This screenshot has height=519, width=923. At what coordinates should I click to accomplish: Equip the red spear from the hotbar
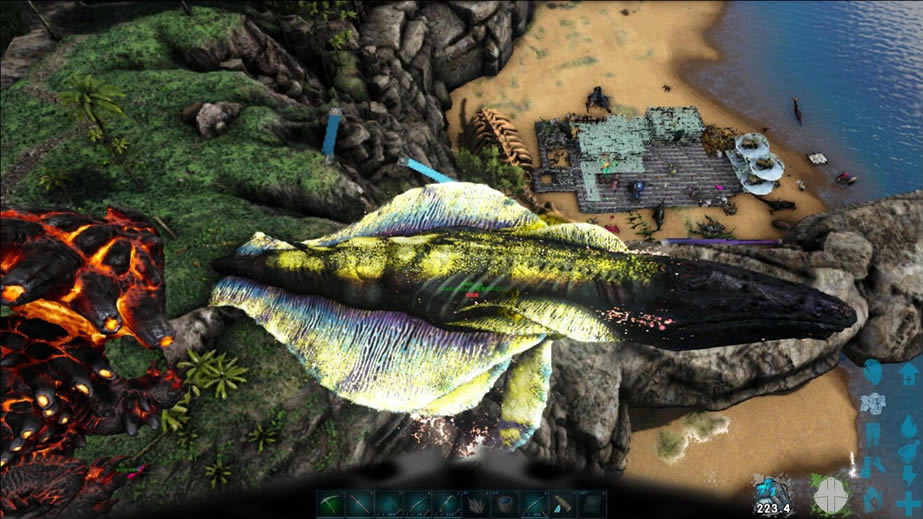[360, 503]
